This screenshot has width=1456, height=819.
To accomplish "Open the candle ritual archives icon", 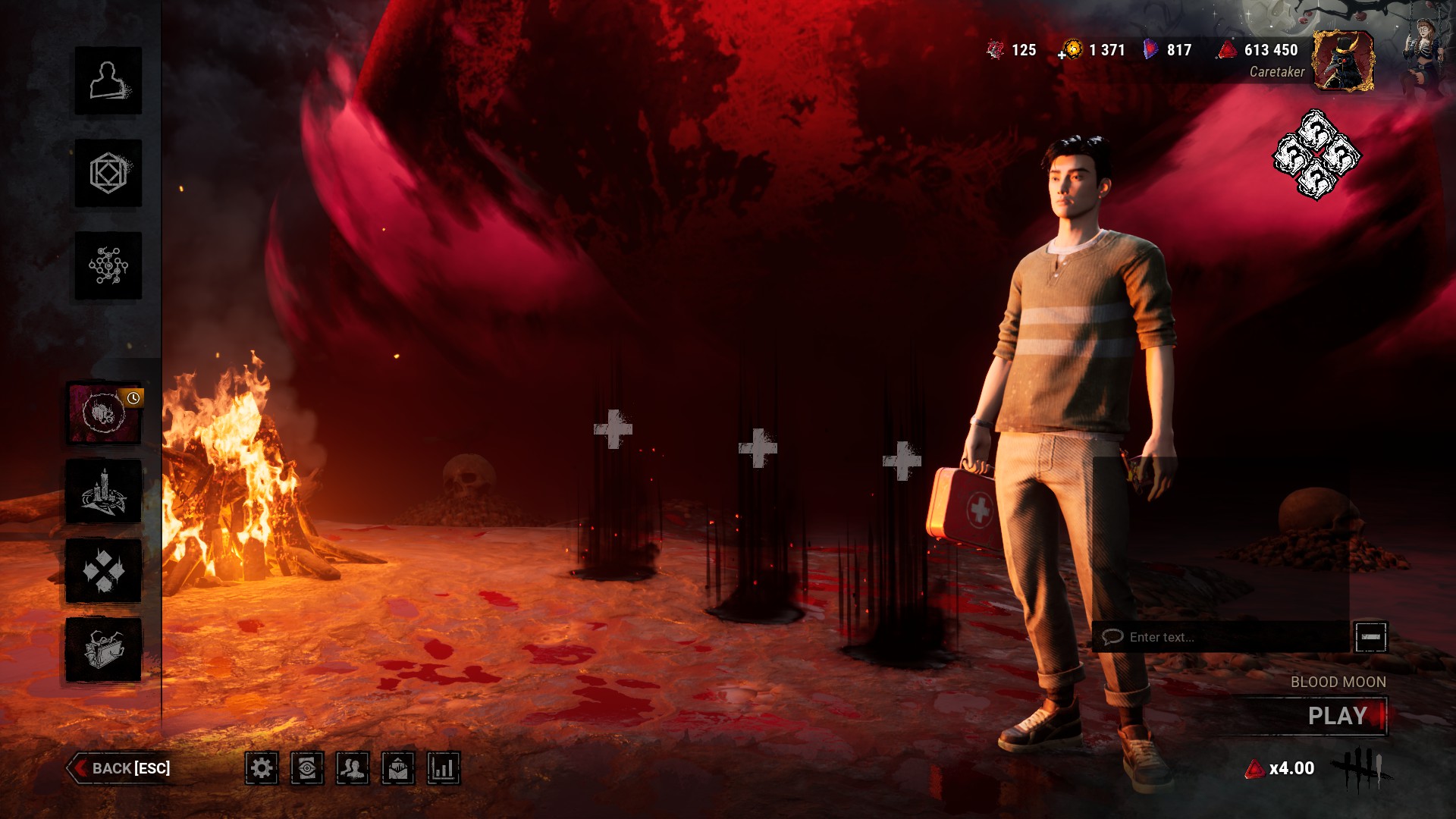I will click(105, 491).
